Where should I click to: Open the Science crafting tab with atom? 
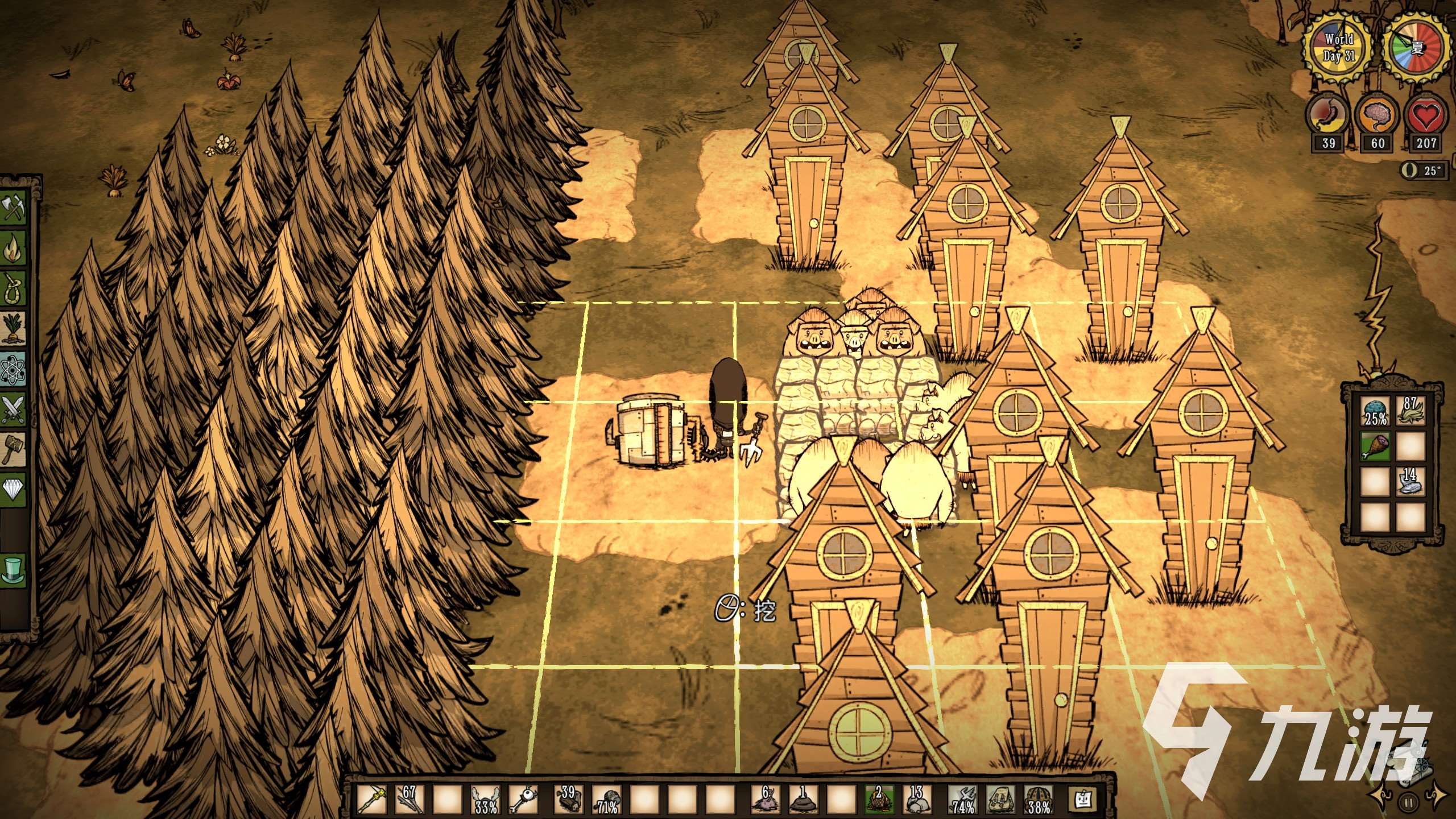14,369
